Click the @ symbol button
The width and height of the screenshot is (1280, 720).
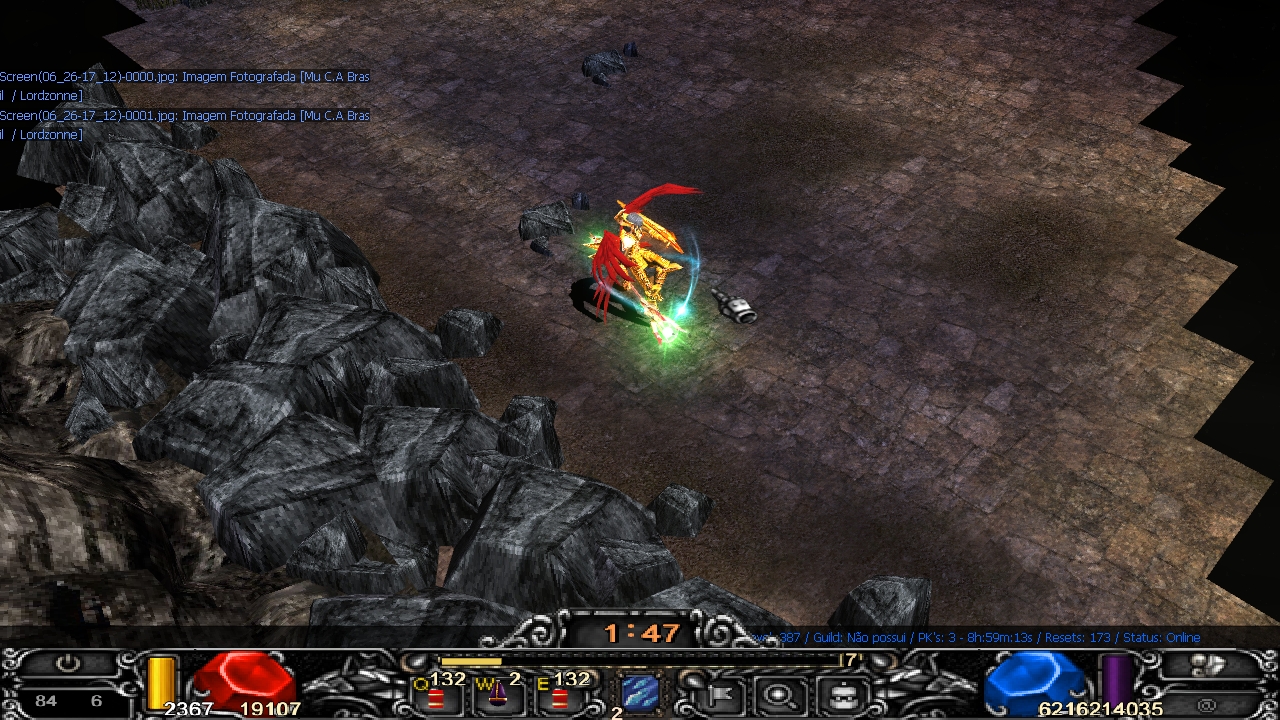click(x=1208, y=705)
